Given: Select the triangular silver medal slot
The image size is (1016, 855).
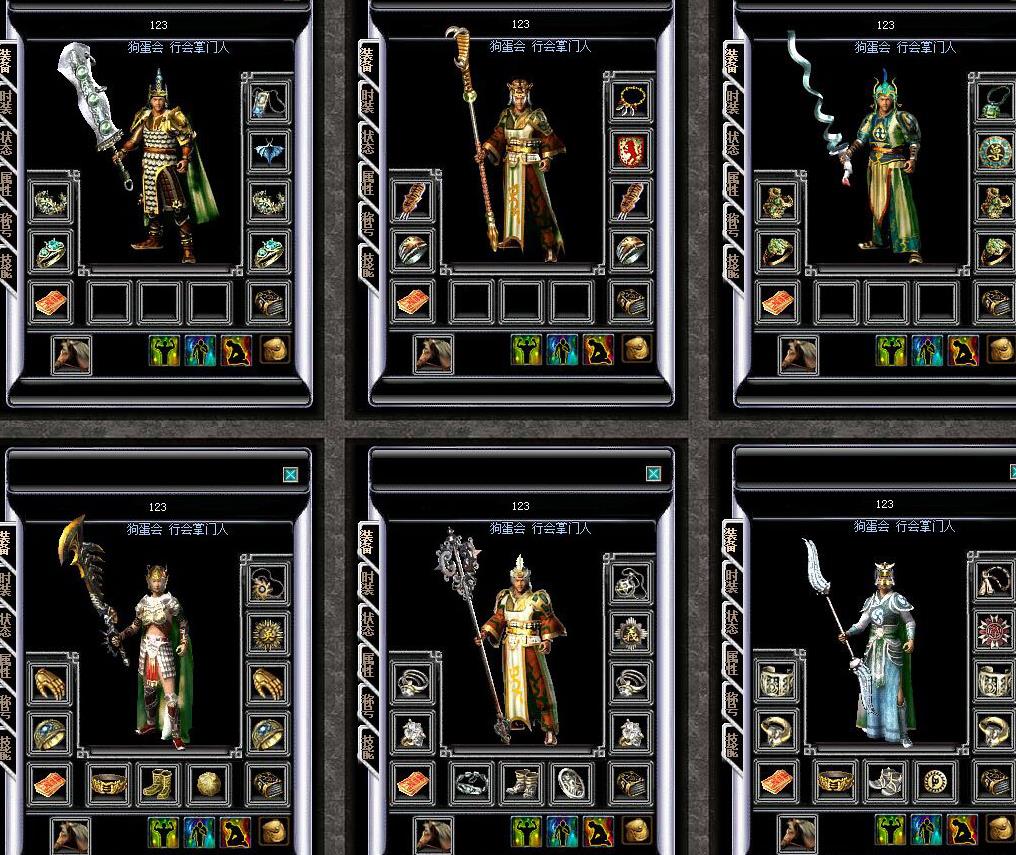Looking at the screenshot, I should point(631,632).
